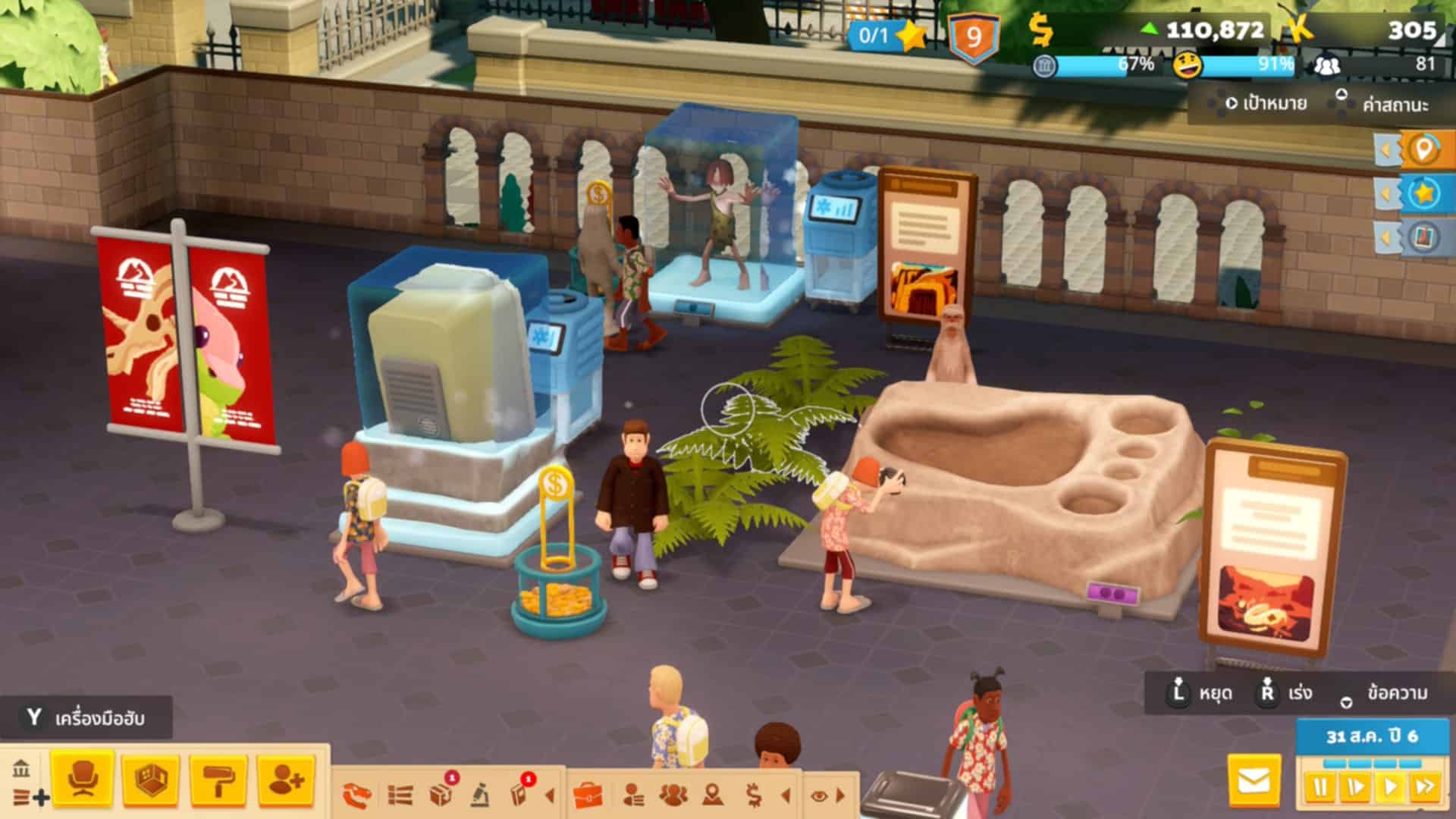Open the dinosaur skull exhibits menu

point(356,795)
